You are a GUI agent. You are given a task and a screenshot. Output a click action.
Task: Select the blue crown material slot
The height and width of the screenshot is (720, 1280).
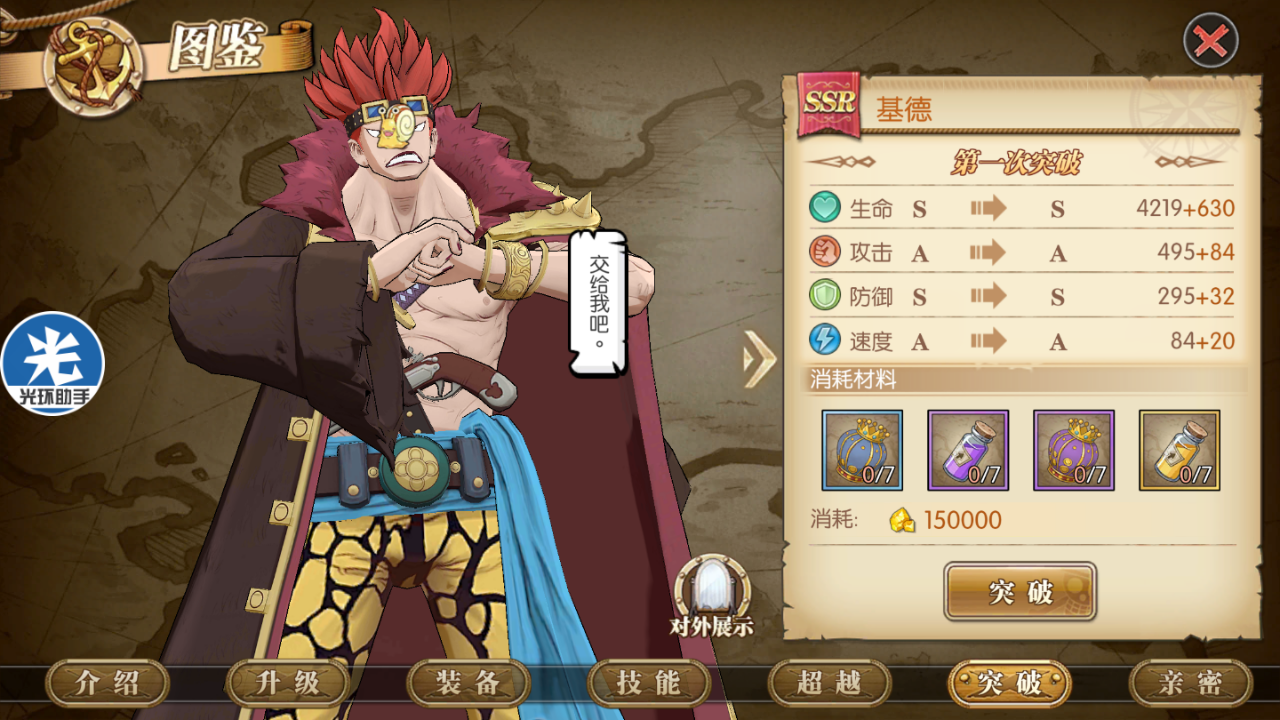coord(862,450)
